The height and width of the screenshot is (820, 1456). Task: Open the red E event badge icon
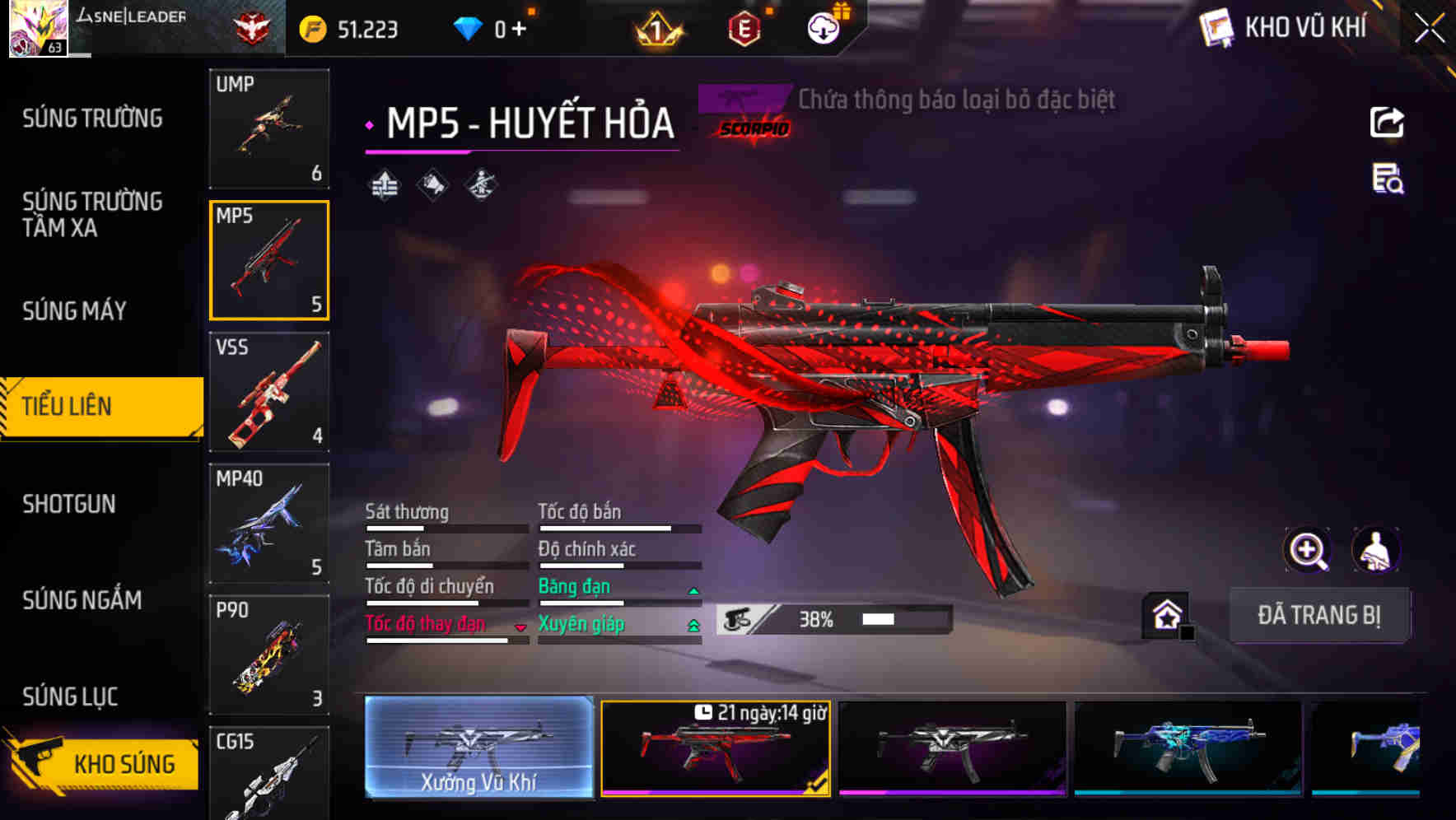tap(744, 27)
